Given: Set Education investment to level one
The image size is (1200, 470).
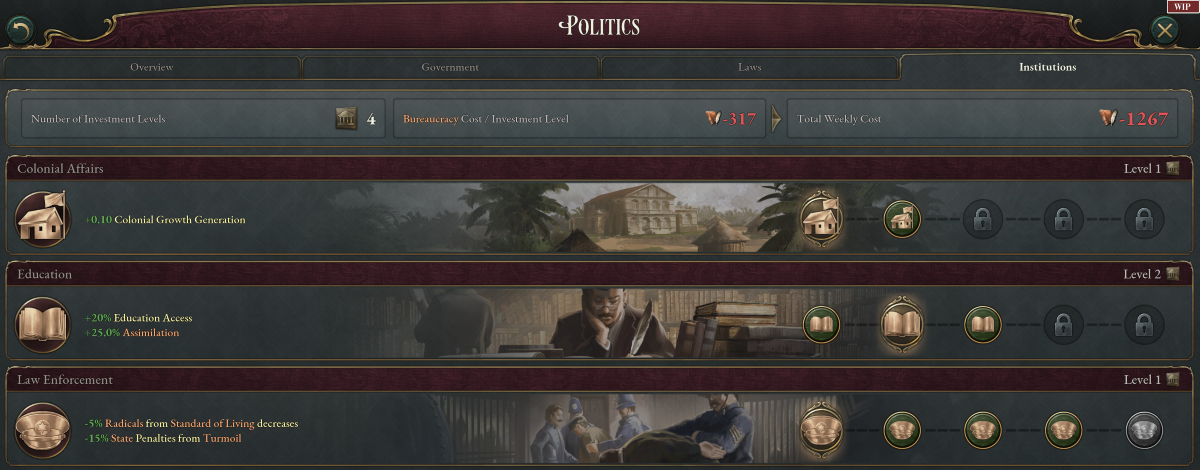Looking at the screenshot, I should (x=821, y=325).
